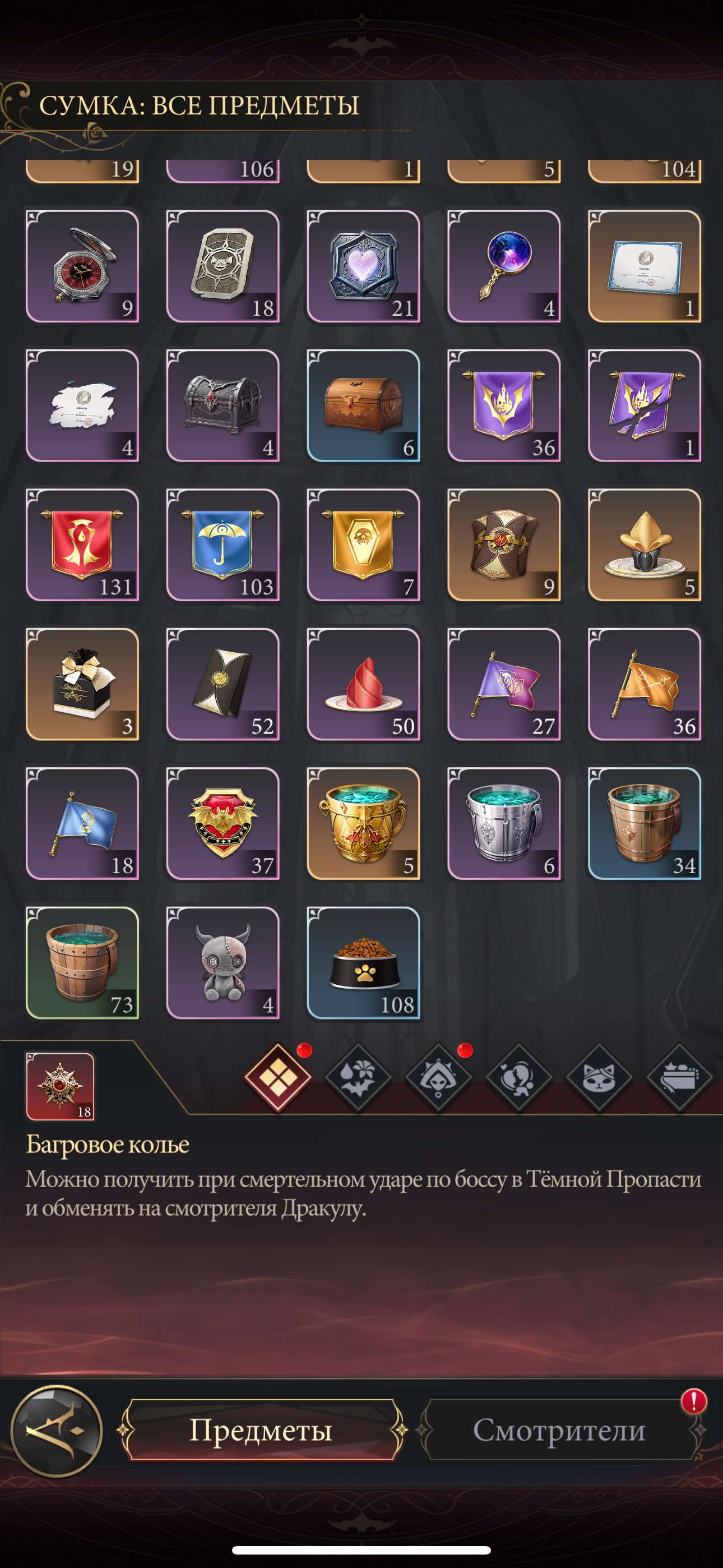723x1568 pixels.
Task: Choose the pet food bowl item
Action: click(x=363, y=963)
